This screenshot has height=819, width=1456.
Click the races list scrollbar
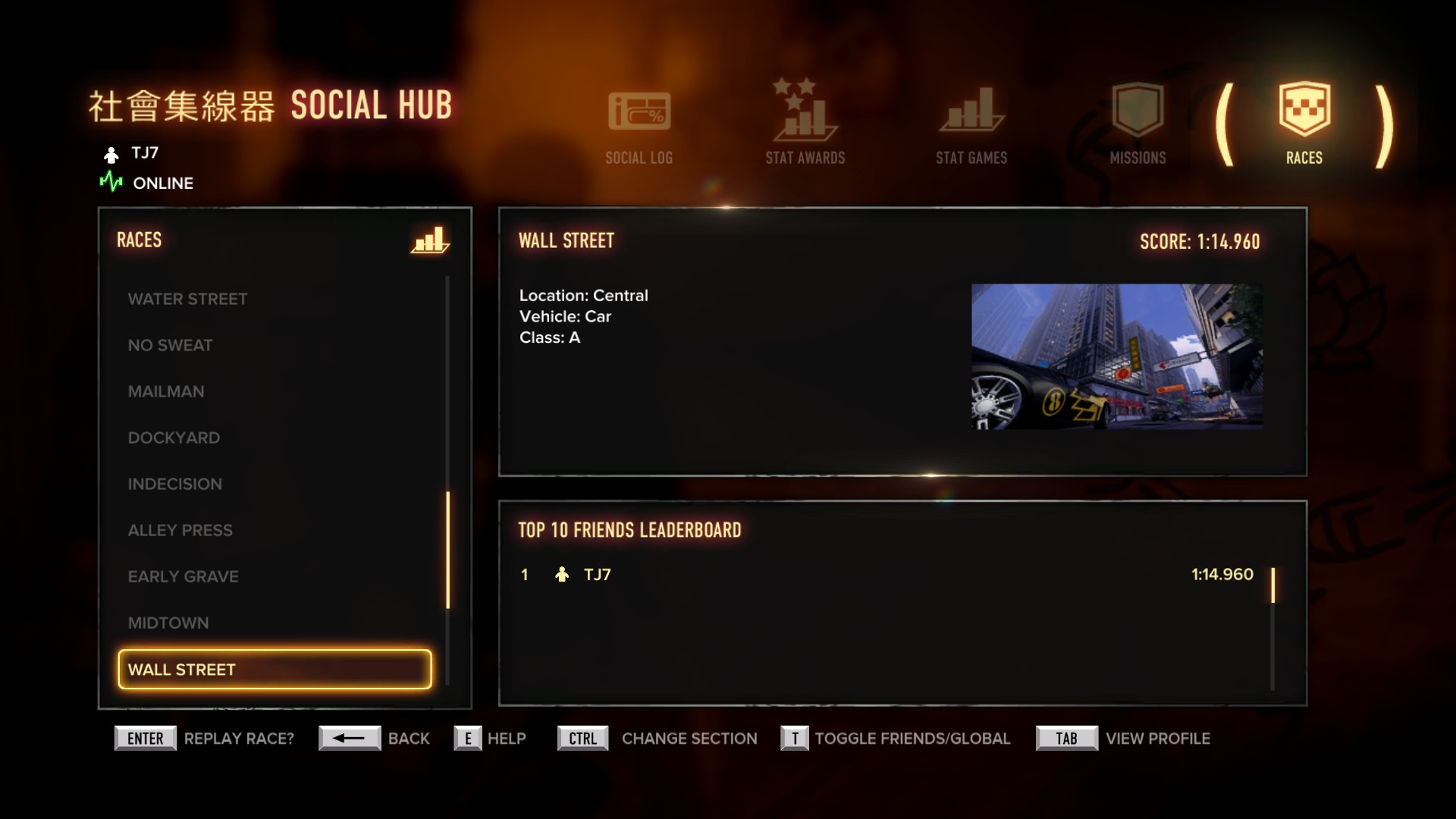coord(447,550)
